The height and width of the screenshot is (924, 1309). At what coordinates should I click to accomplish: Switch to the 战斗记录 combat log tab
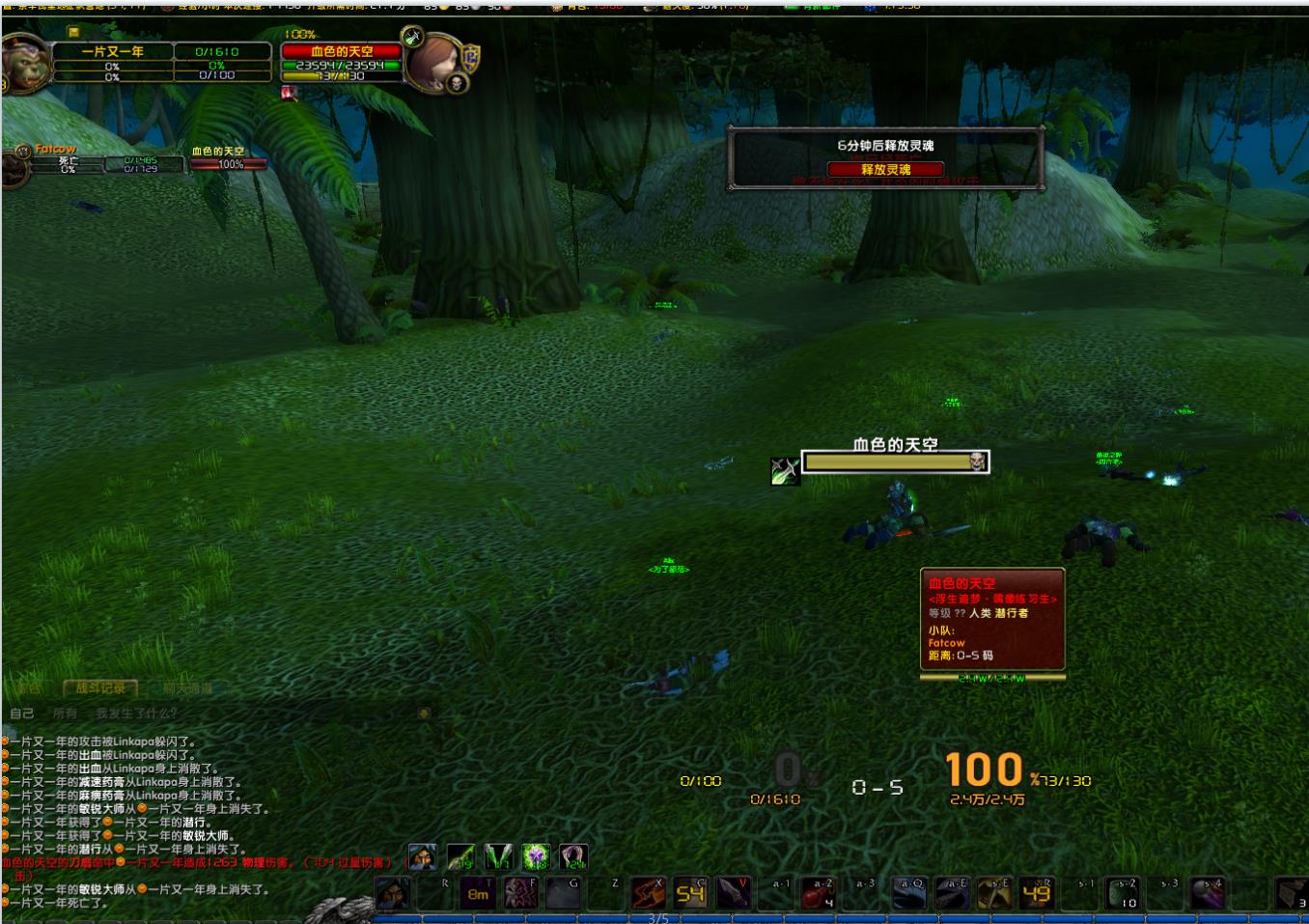[100, 687]
